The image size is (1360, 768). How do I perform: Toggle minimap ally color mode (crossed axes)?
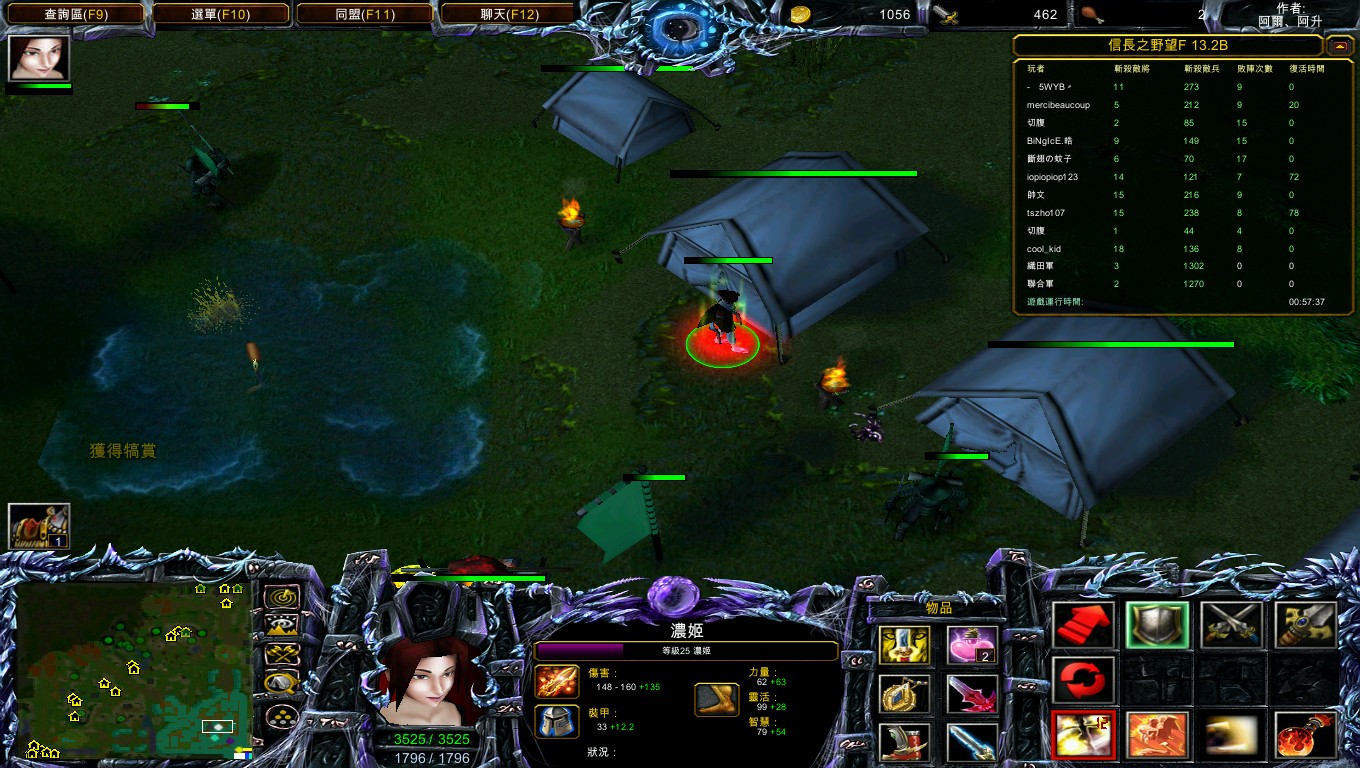tap(282, 655)
